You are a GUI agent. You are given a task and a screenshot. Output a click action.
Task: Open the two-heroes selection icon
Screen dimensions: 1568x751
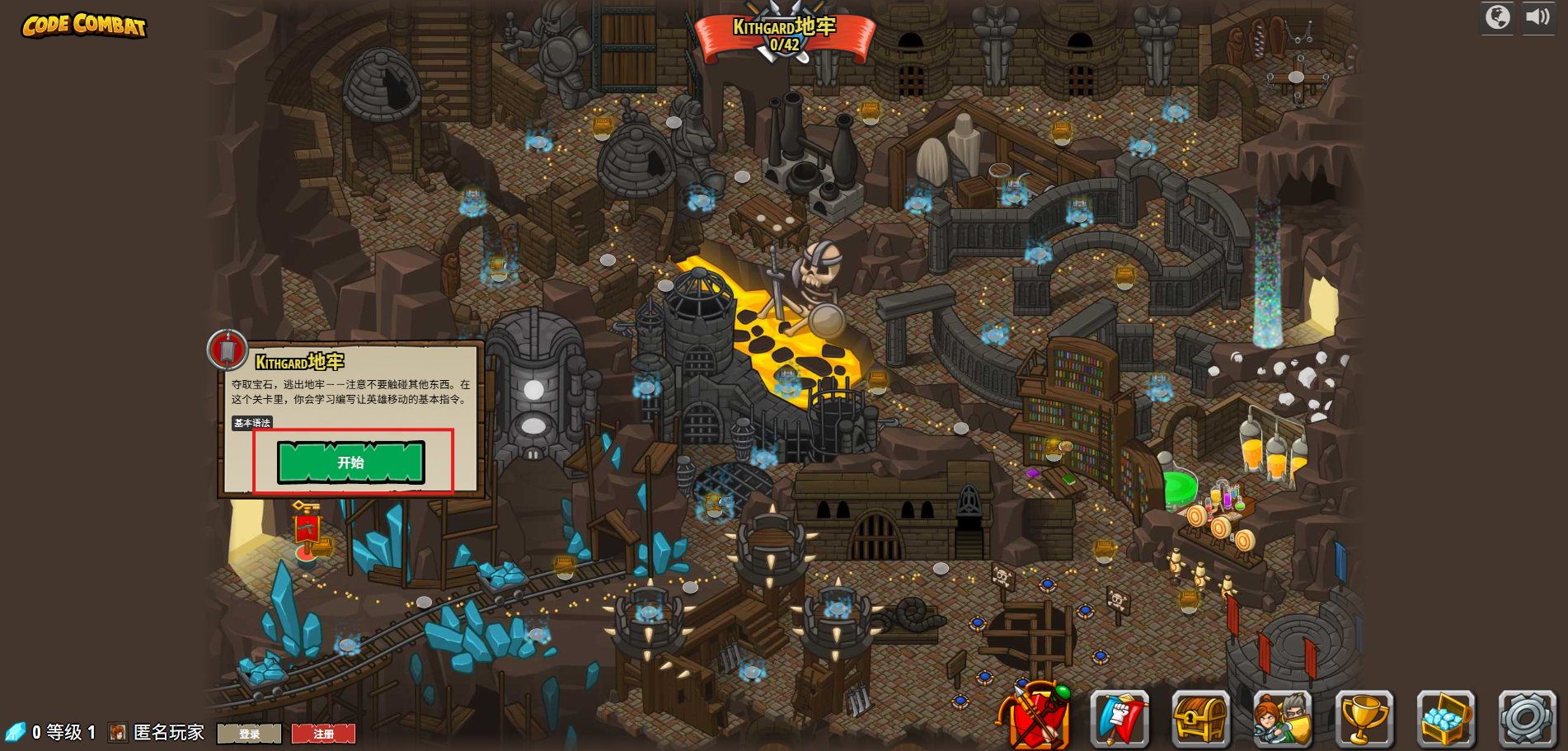pyautogui.click(x=1282, y=719)
